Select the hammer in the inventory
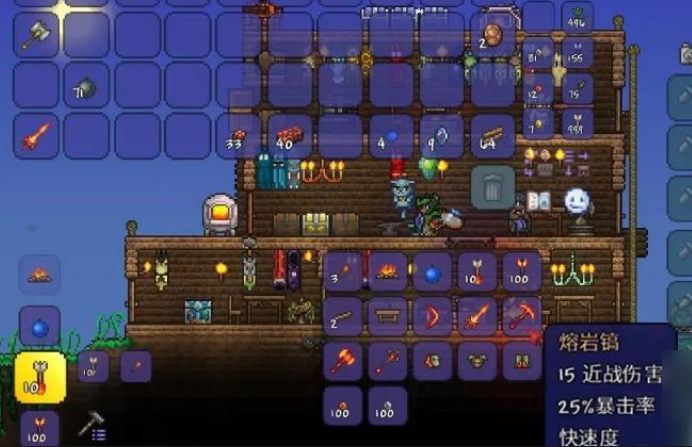 (37, 34)
